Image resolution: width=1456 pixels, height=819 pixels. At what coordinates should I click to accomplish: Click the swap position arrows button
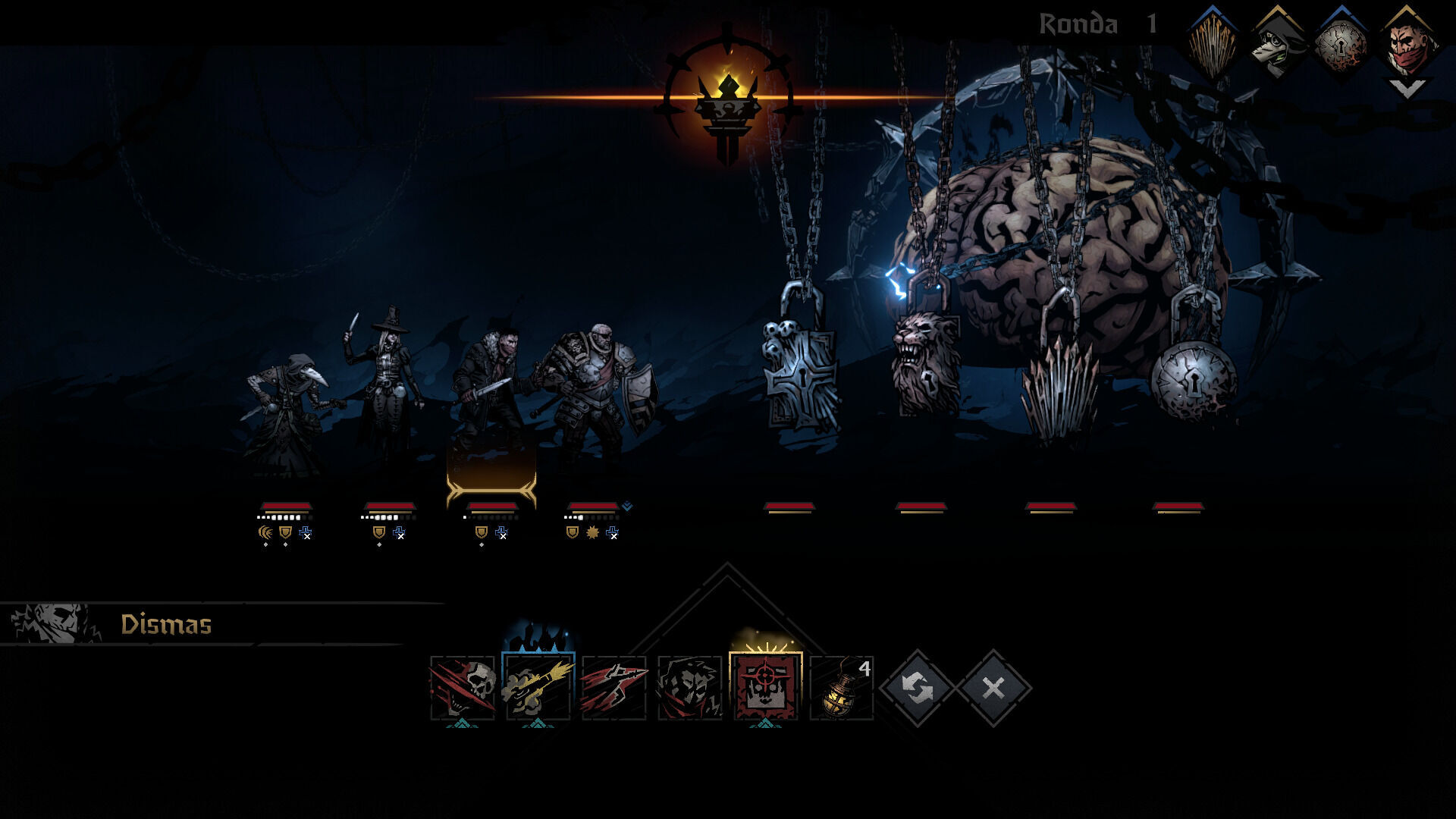[918, 688]
